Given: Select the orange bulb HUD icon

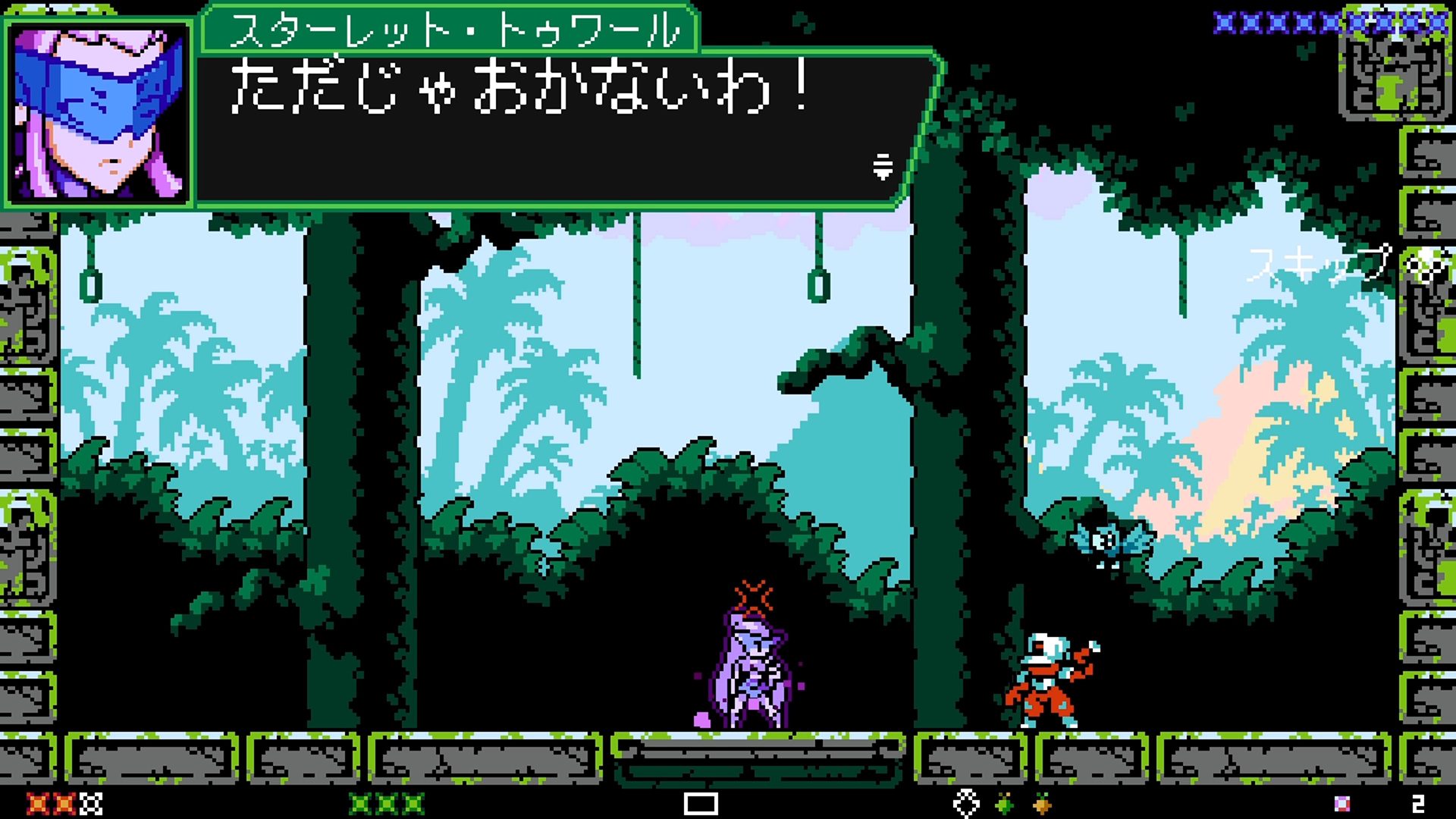Looking at the screenshot, I should 1043,803.
